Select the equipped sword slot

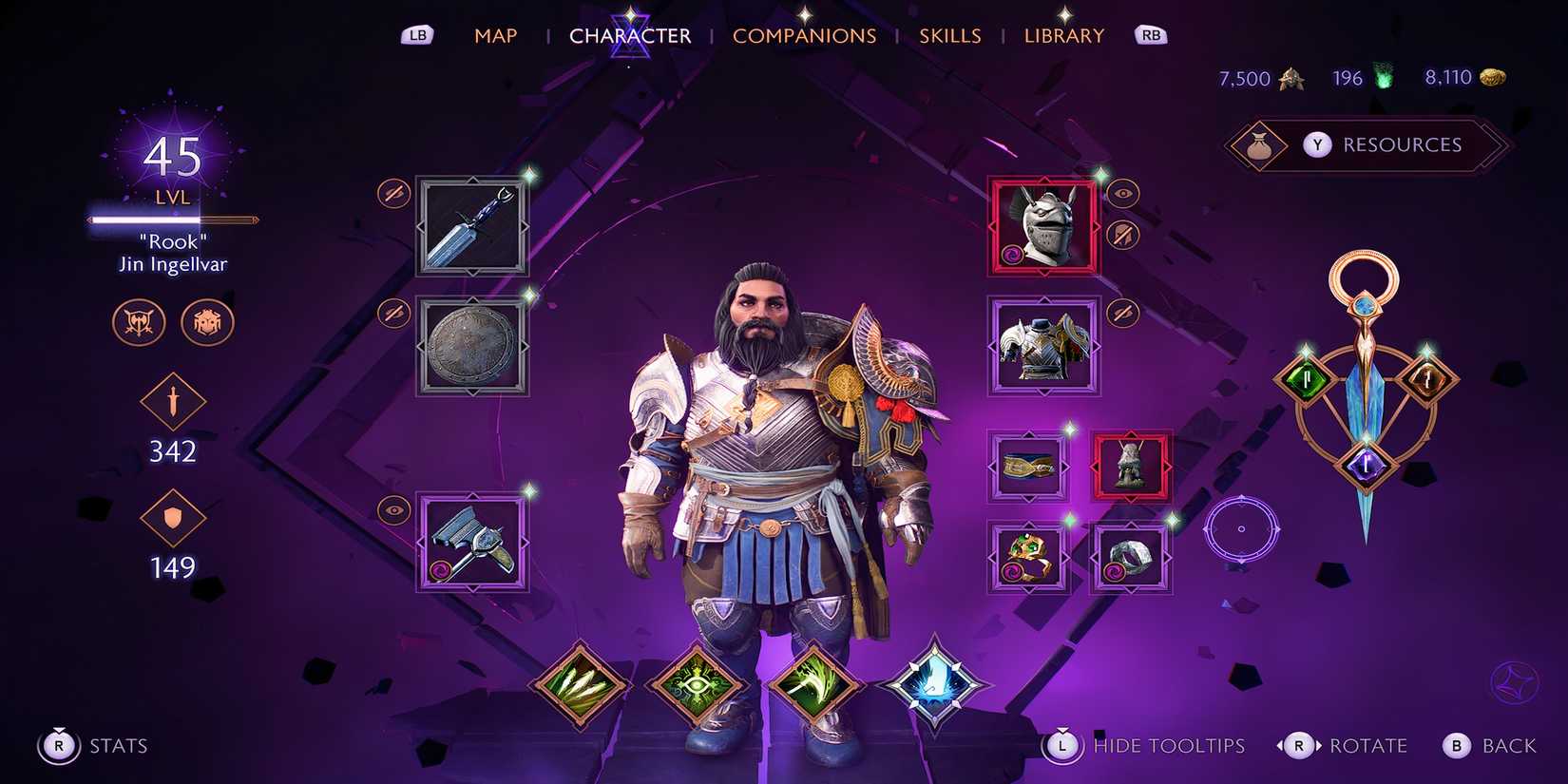(x=472, y=227)
